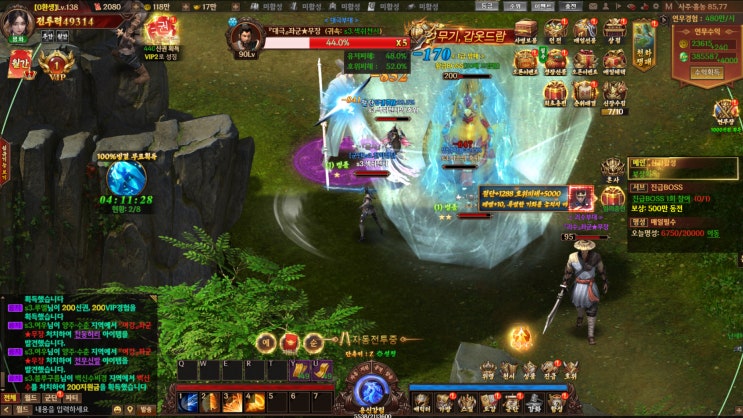Screen dimensions: 743x418
Task: Send the chat message with 발송
Action: (146, 409)
